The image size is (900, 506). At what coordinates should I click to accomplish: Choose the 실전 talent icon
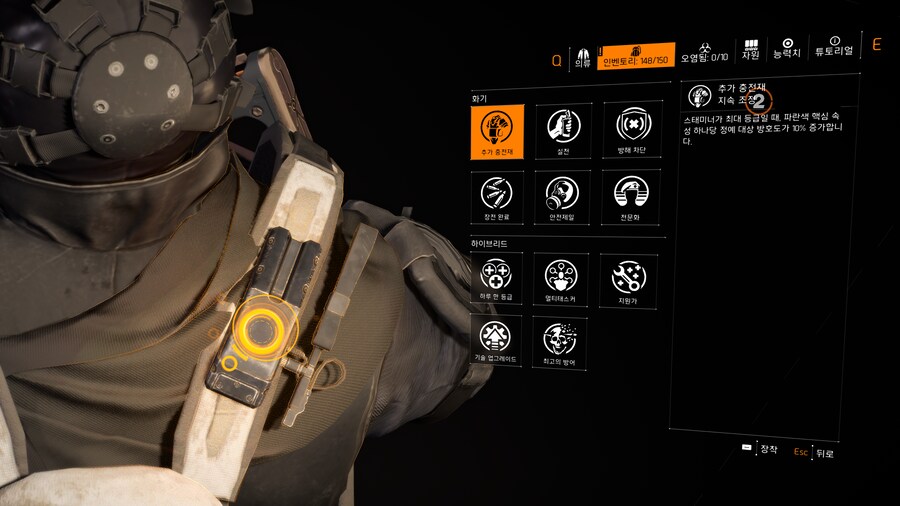tap(563, 131)
